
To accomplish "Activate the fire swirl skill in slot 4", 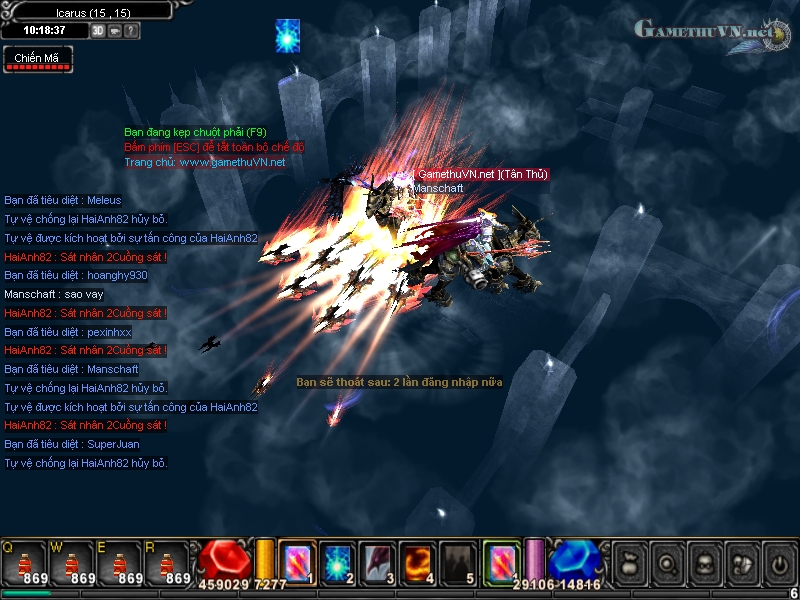I will click(x=418, y=562).
